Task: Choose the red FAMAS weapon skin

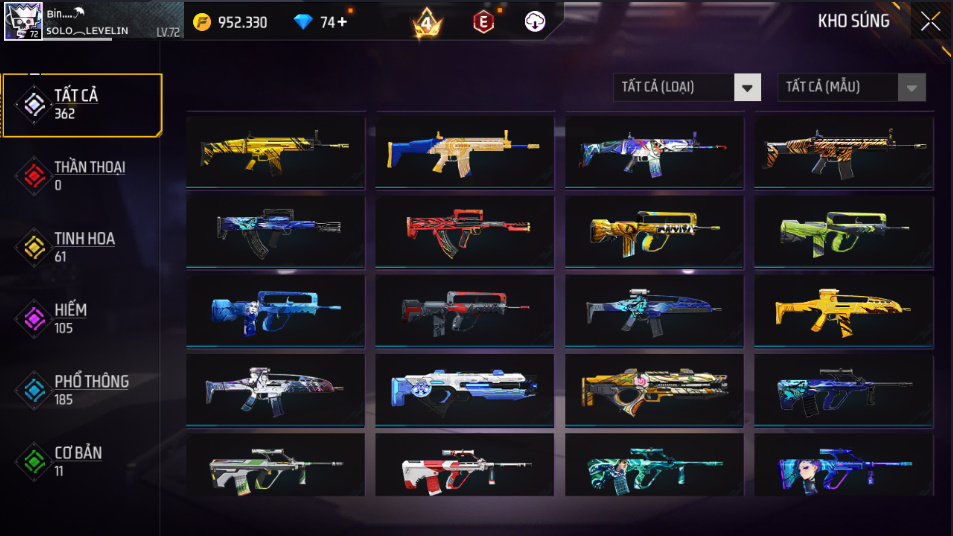Action: coord(464,230)
